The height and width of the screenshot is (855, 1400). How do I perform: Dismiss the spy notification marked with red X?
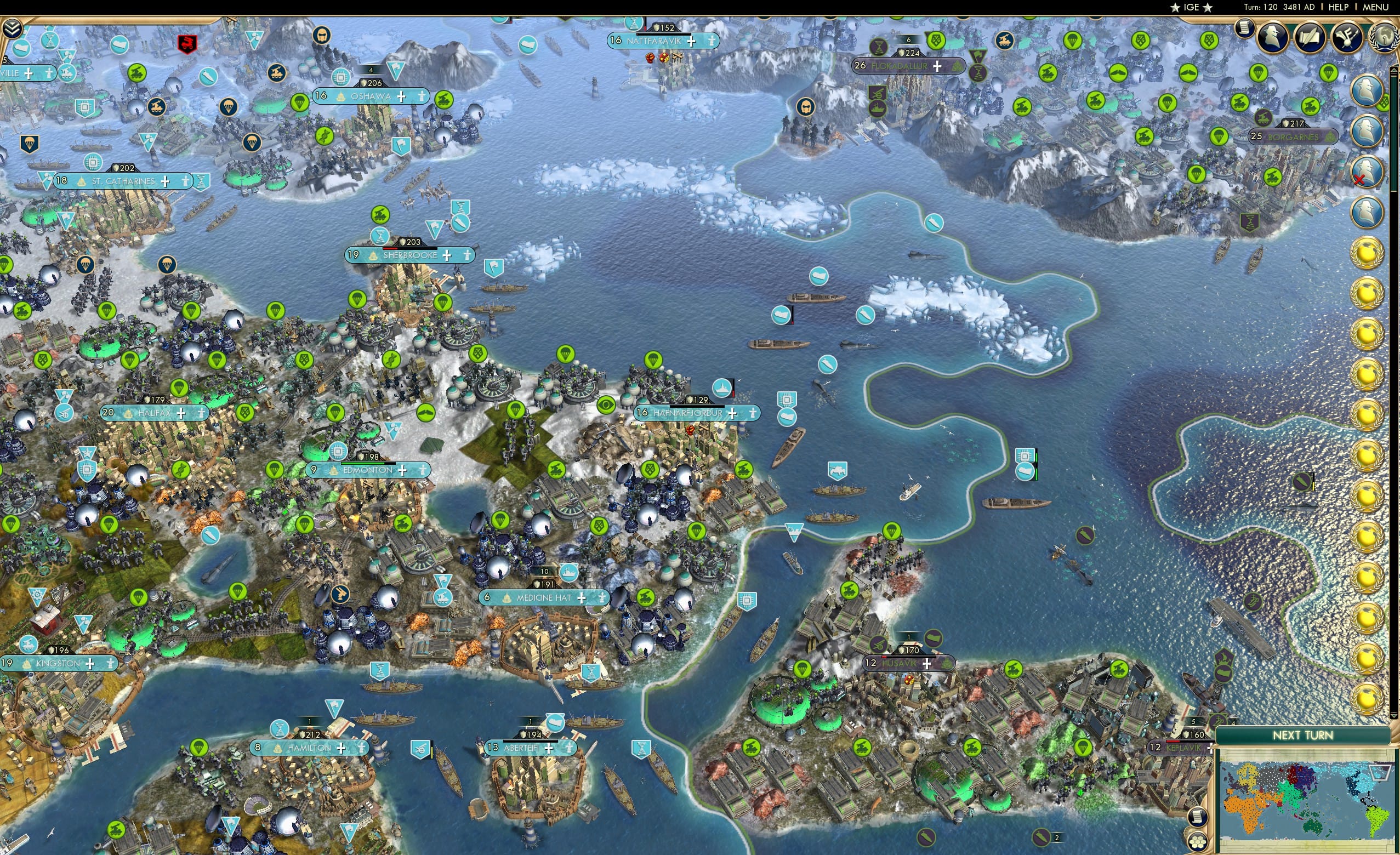coord(1367,170)
